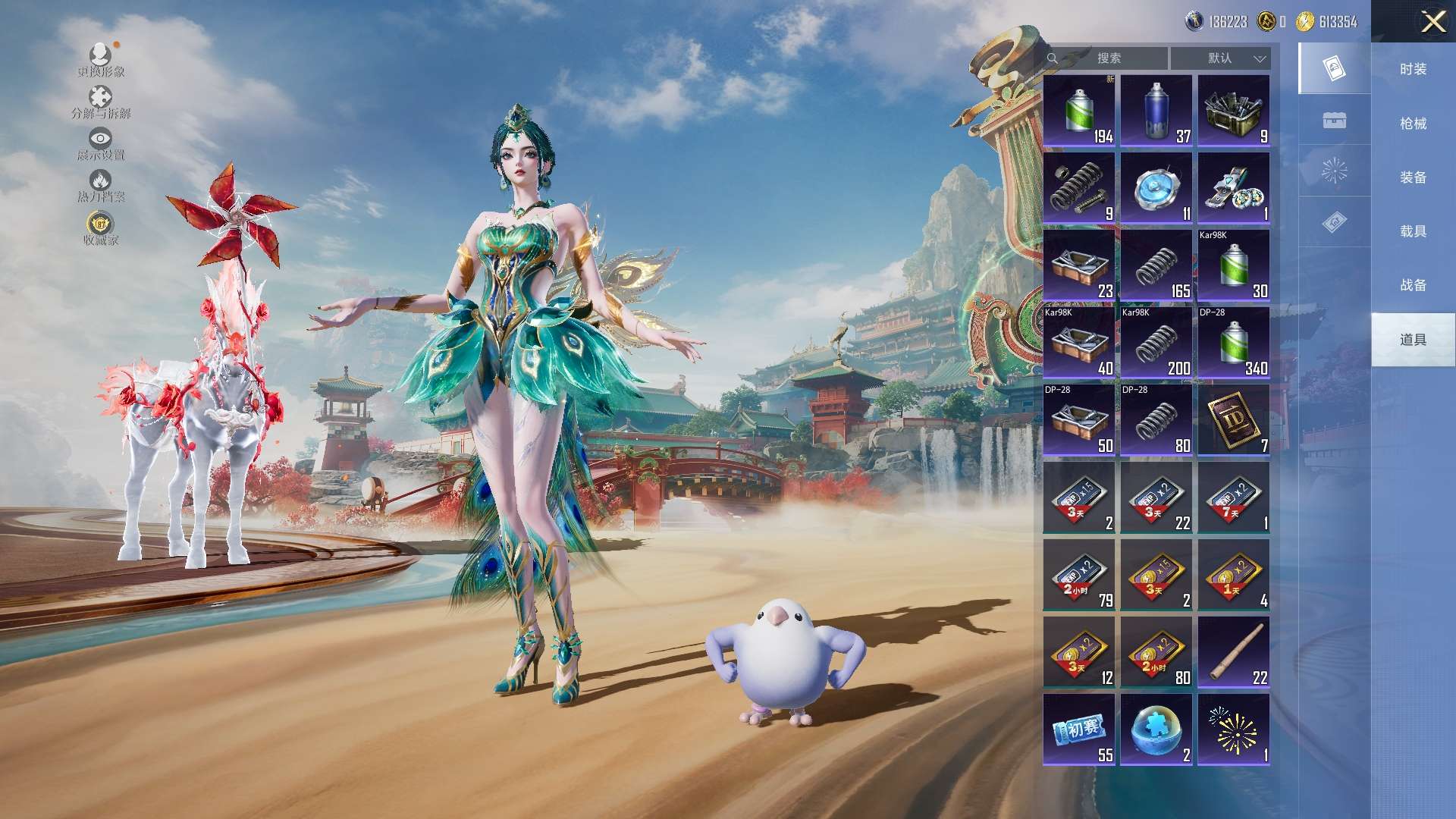Select the ID card item slot
The height and width of the screenshot is (819, 1456).
pos(1233,420)
